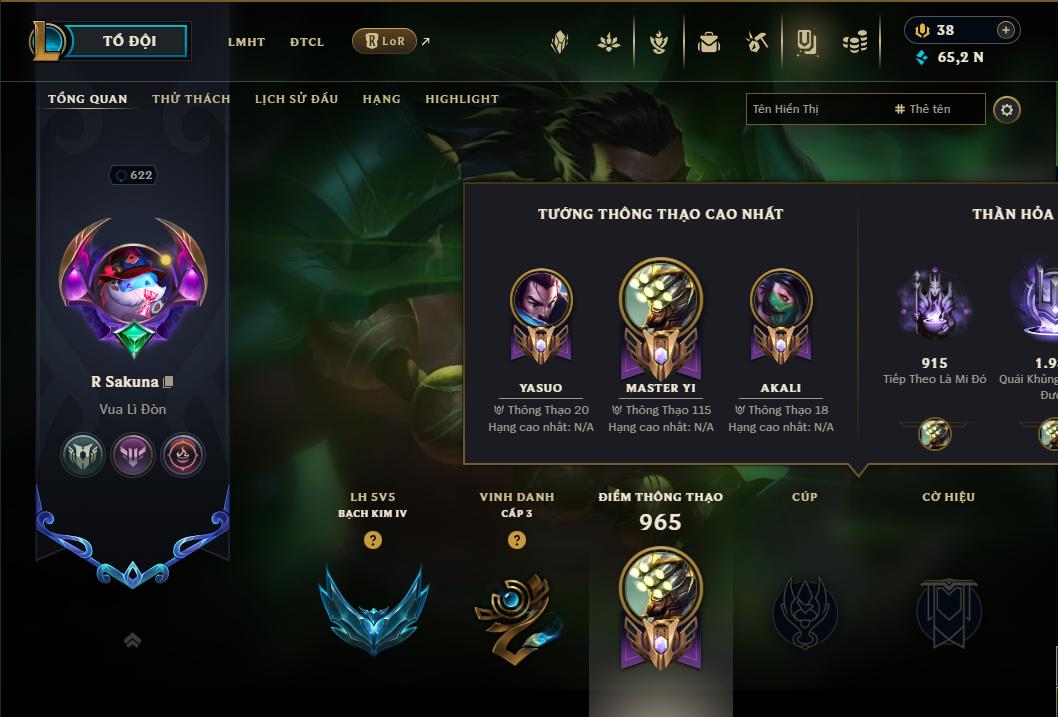The width and height of the screenshot is (1058, 717).
Task: Open the LMHT section
Action: [246, 42]
